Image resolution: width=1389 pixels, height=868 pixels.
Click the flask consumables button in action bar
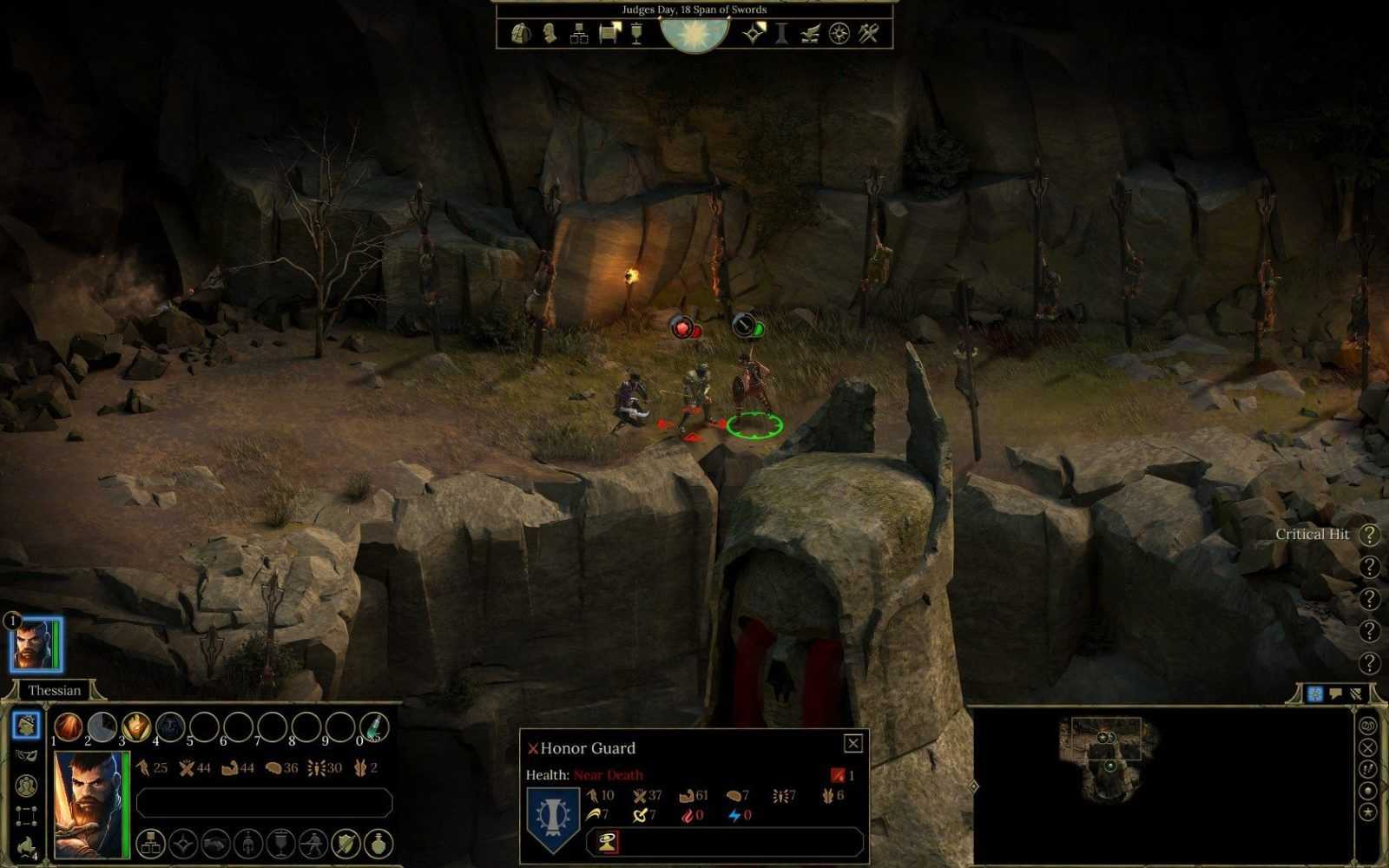click(380, 842)
